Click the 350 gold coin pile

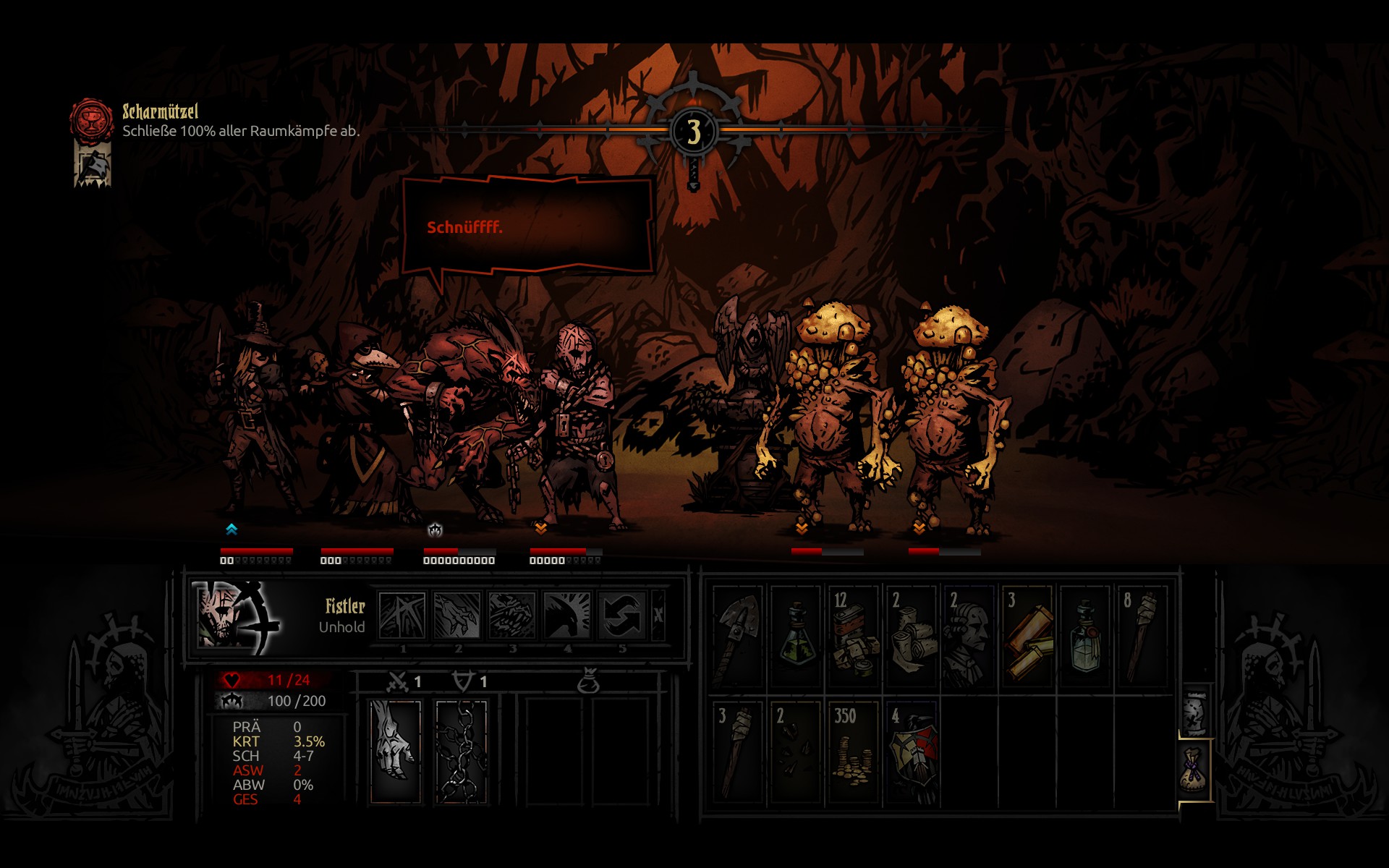pos(854,752)
